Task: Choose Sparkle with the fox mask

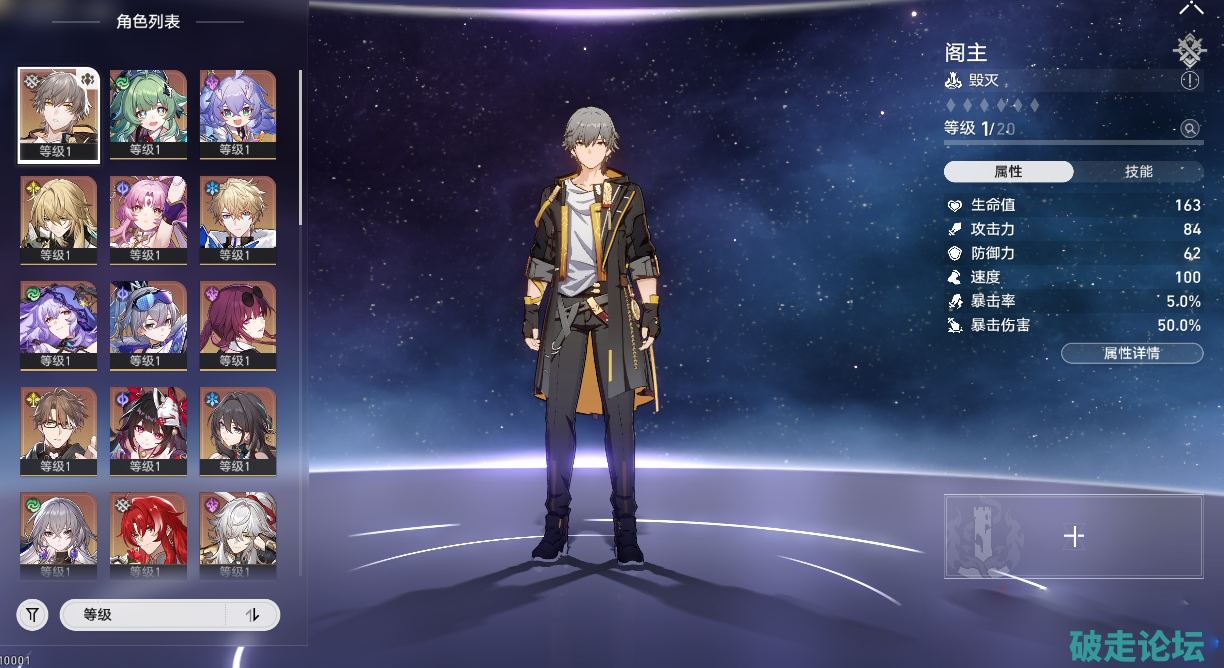Action: pyautogui.click(x=148, y=426)
